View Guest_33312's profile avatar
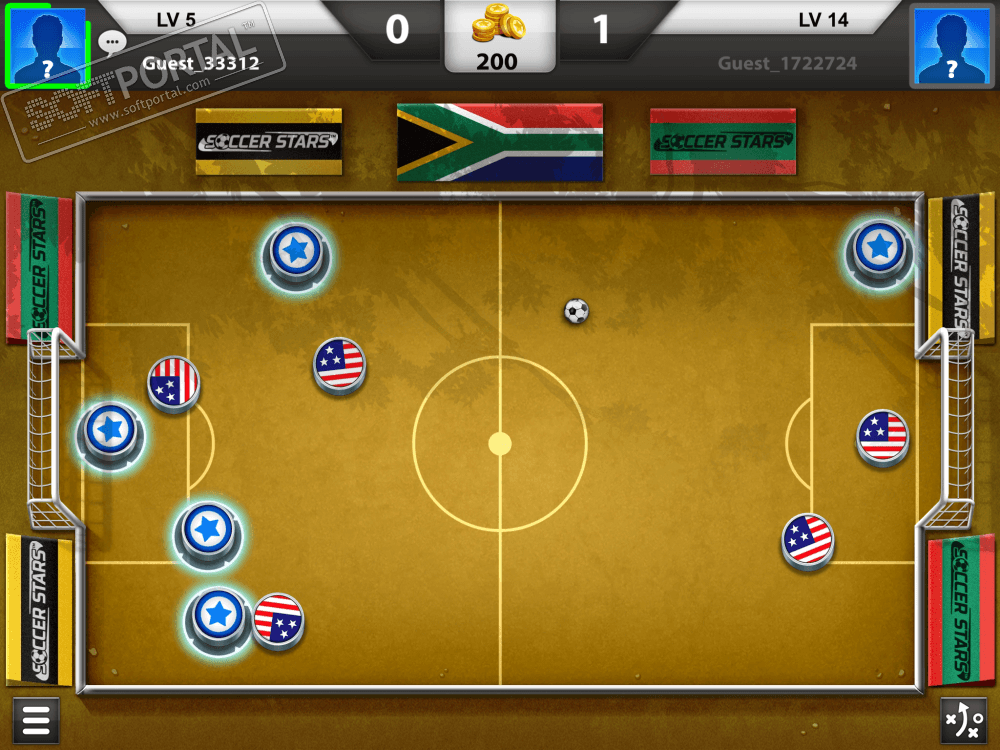 tap(46, 45)
